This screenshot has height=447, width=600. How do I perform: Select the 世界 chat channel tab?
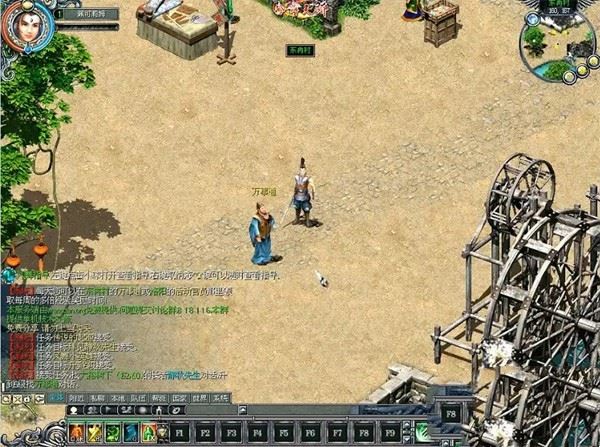(x=202, y=397)
